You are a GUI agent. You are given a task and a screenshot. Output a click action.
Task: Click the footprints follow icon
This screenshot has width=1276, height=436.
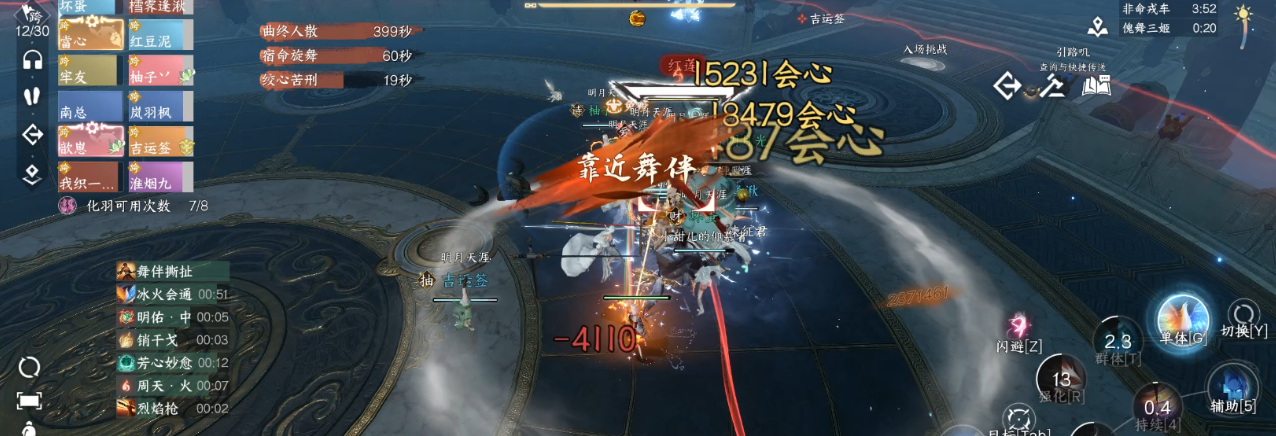(x=32, y=97)
